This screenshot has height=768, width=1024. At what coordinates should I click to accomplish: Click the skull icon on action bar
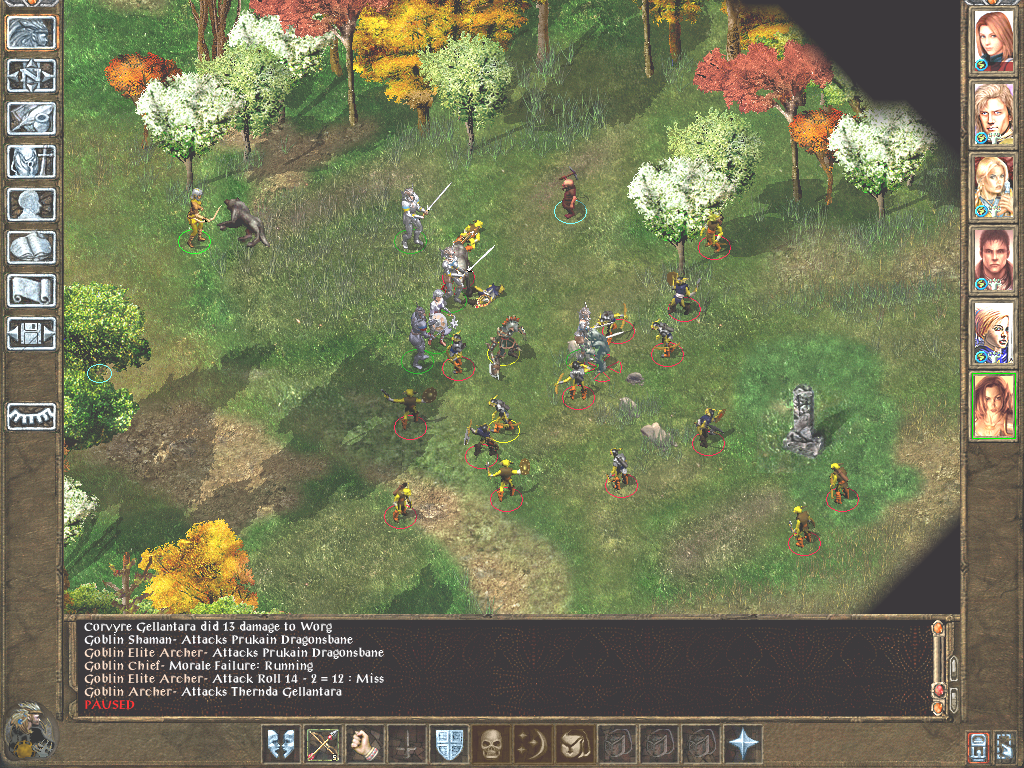click(x=490, y=744)
